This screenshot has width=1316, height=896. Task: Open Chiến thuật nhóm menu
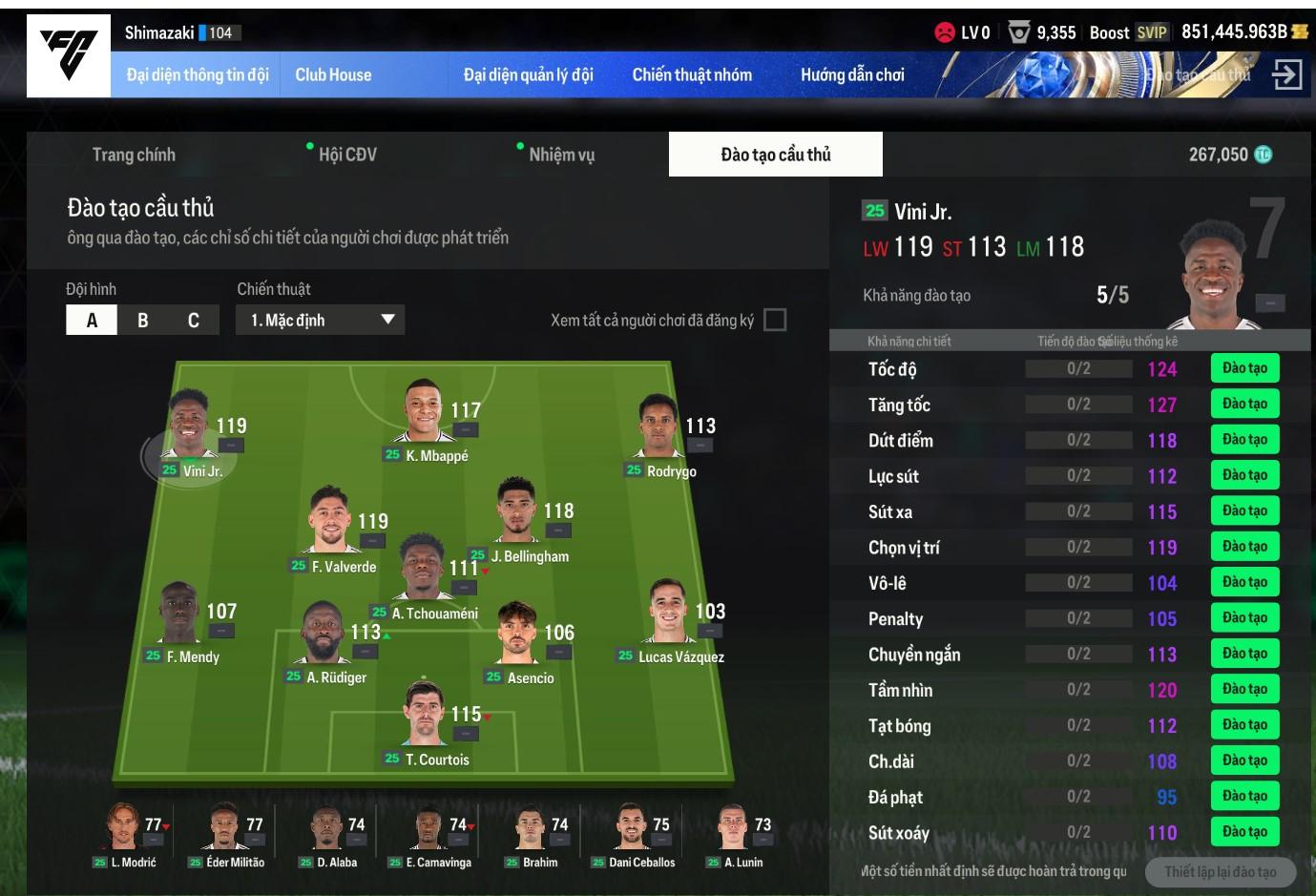click(692, 74)
